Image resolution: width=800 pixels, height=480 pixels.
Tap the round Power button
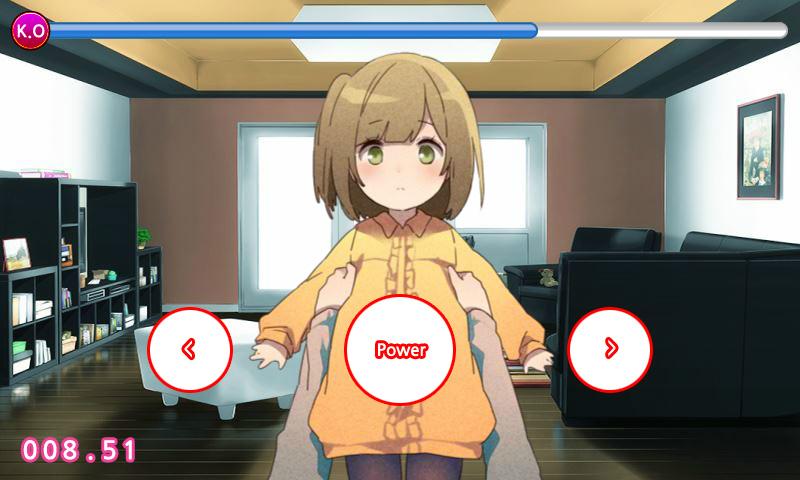400,350
